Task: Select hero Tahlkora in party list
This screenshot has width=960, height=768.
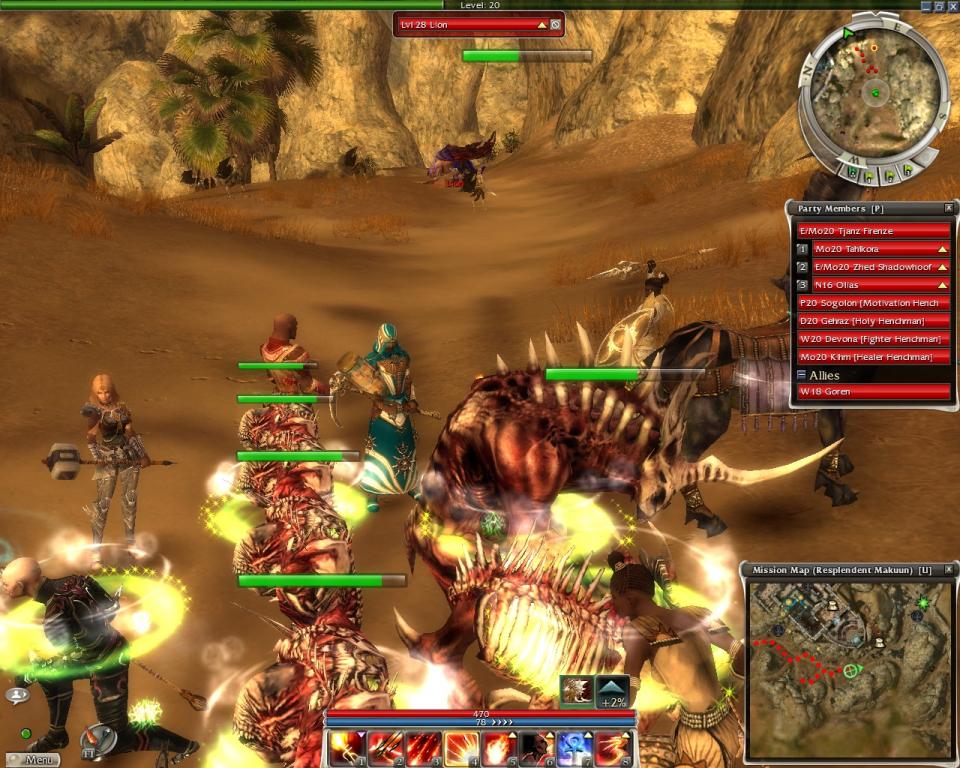Action: click(x=880, y=249)
